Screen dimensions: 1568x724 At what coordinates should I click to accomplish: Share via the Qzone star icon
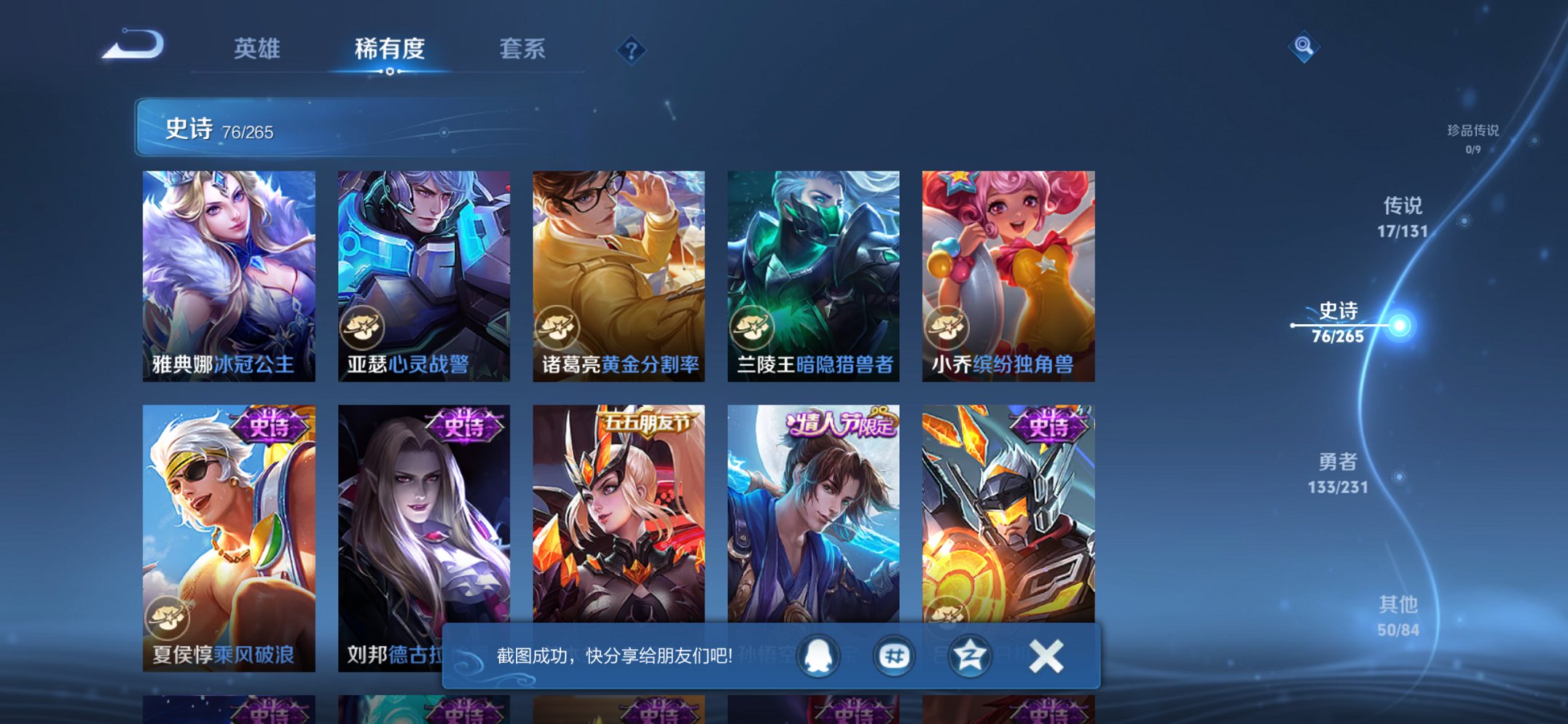pyautogui.click(x=971, y=655)
